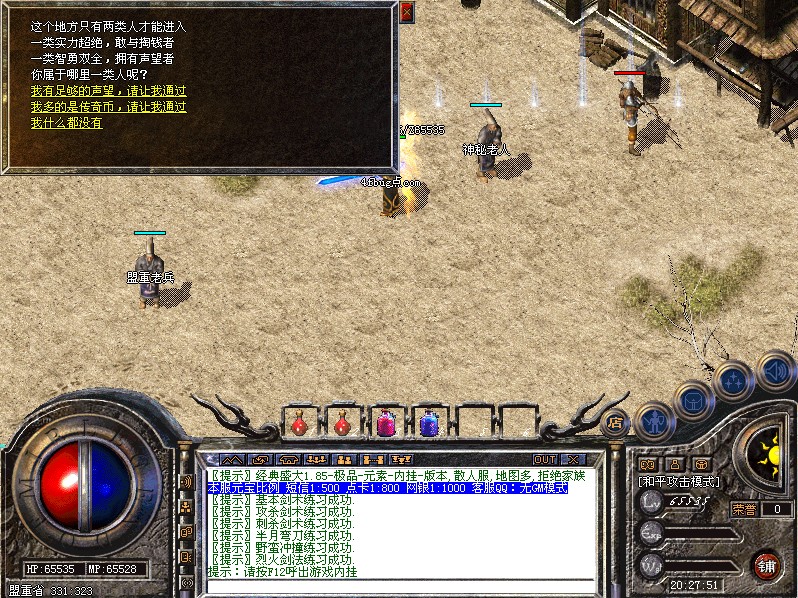The height and width of the screenshot is (598, 798).
Task: Use the purple potion in the belt
Action: click(385, 424)
